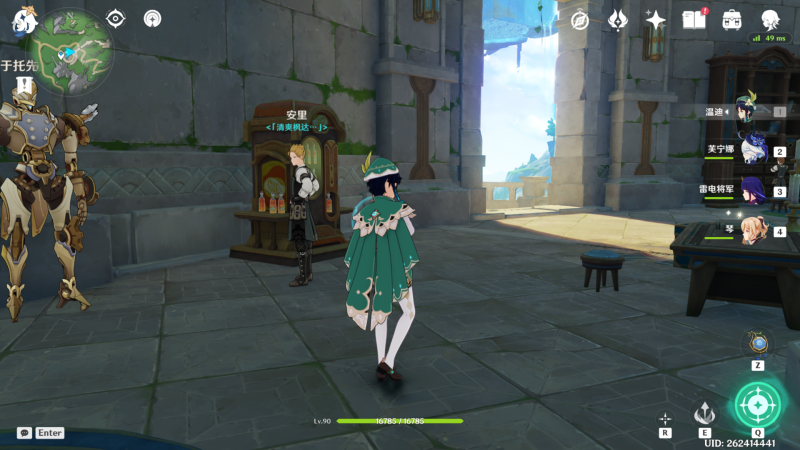Unleash the glowing green elemental burst

tap(758, 405)
